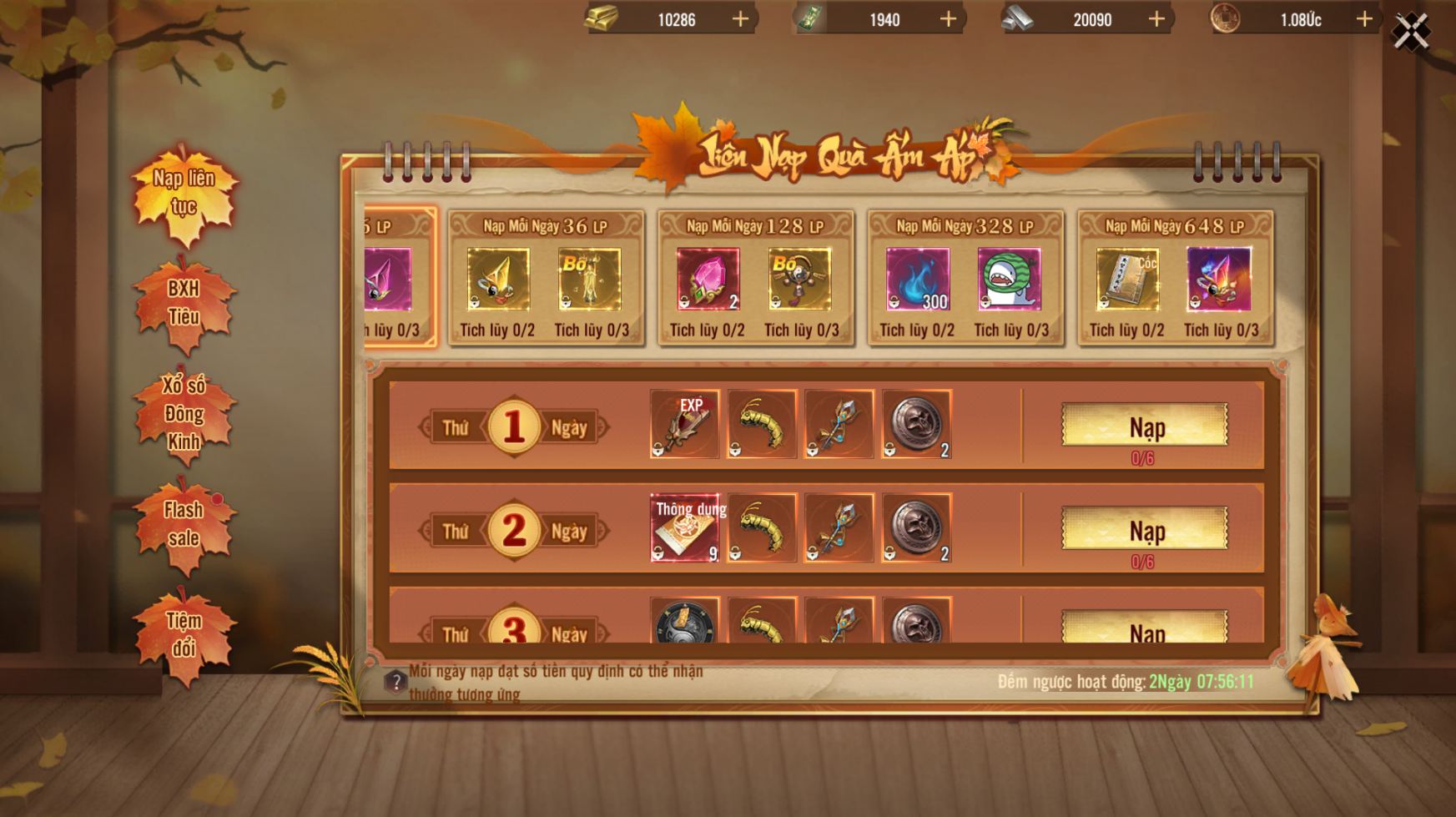View the Thông dụng reward item on day 2
The image size is (1456, 817).
[x=684, y=527]
